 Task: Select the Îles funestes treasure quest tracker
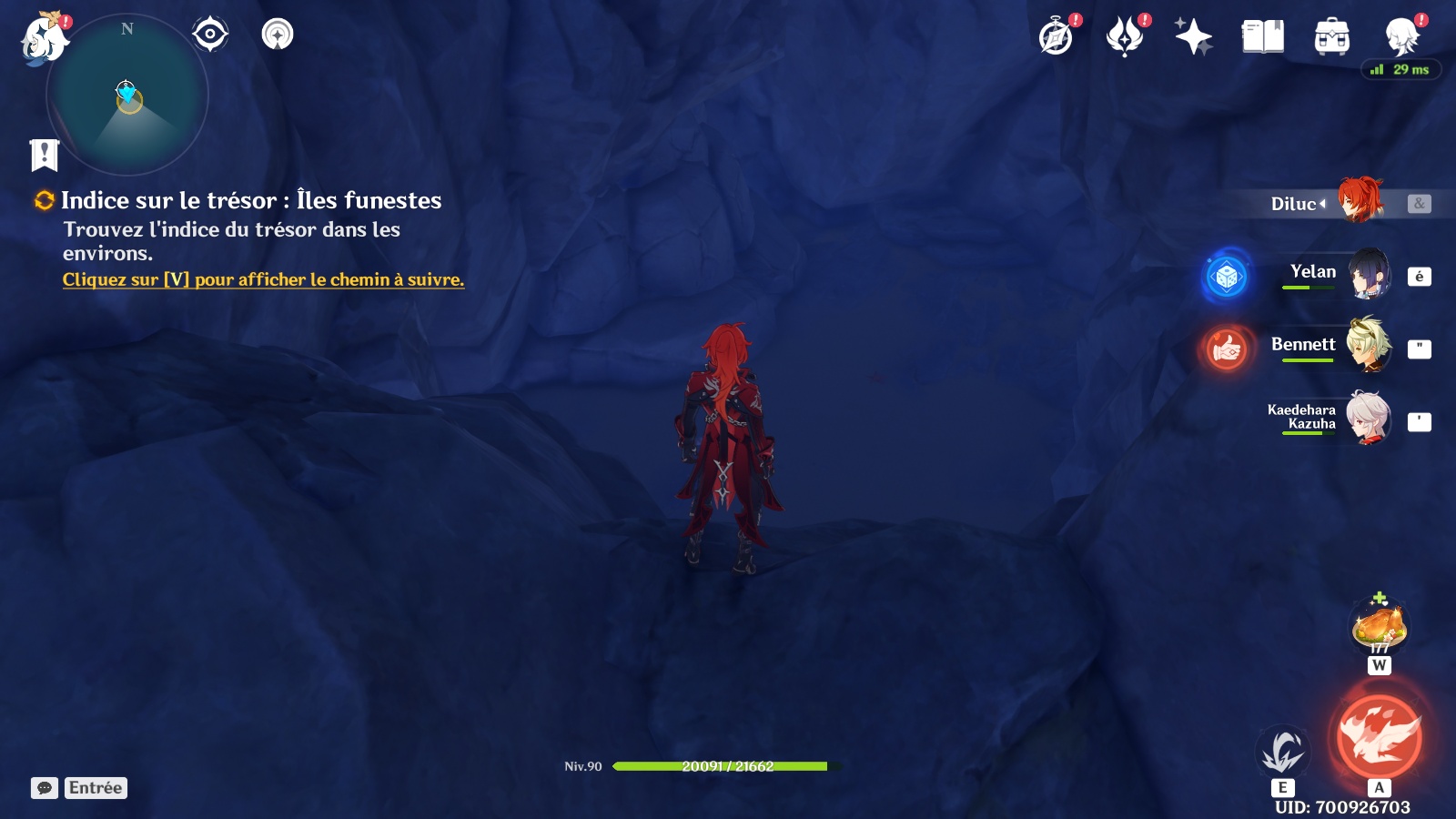250,201
